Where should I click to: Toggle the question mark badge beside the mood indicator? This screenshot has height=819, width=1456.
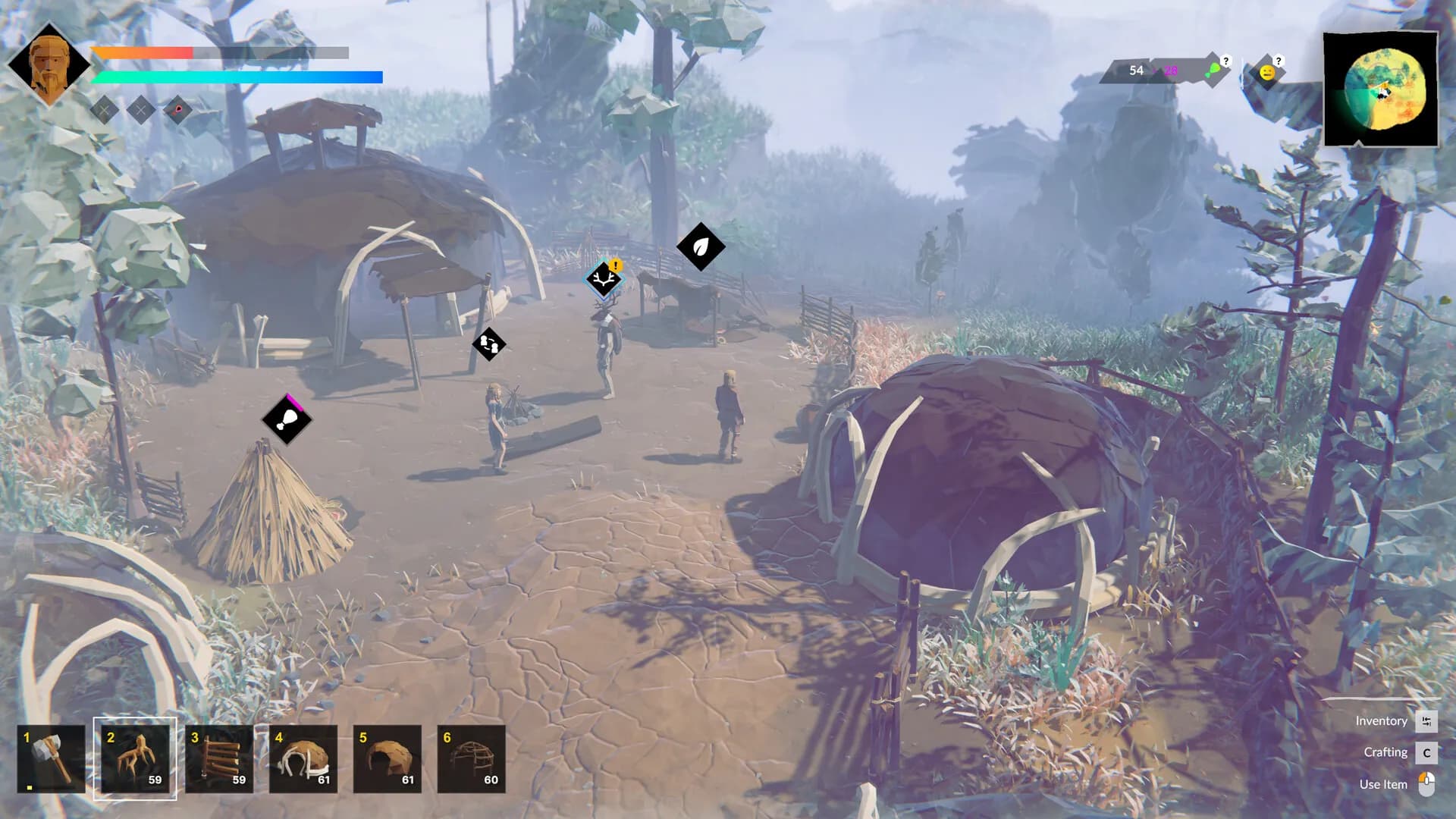[x=1278, y=59]
